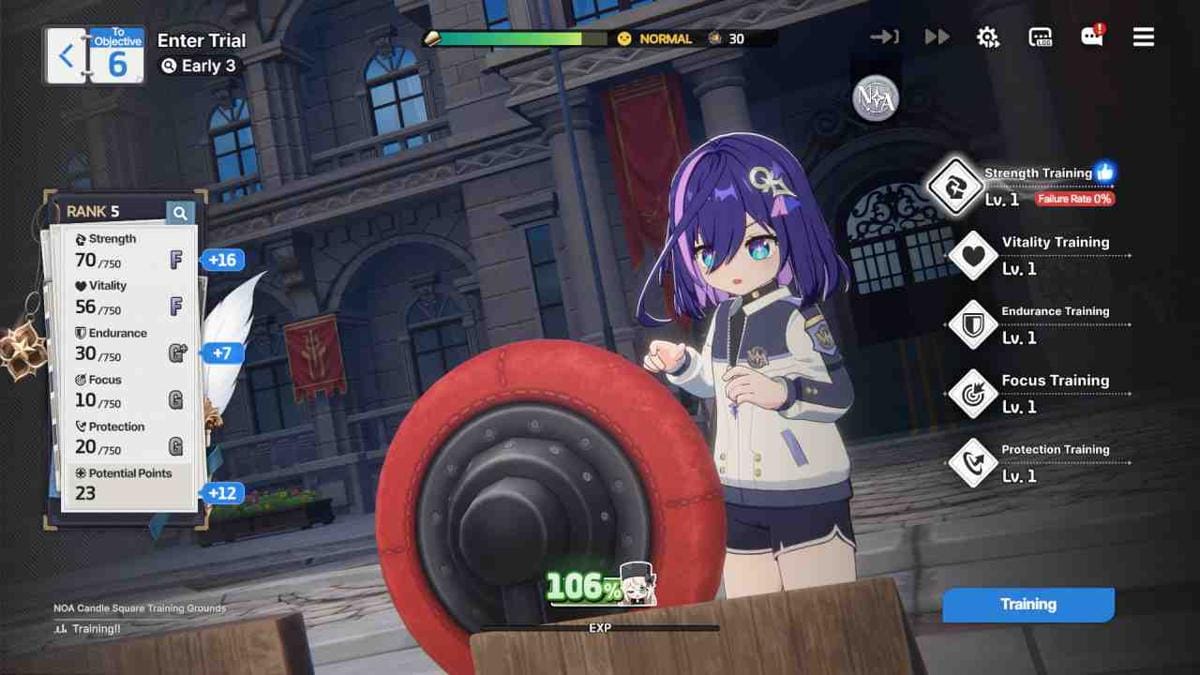Open the gear settings icon
Viewport: 1200px width, 675px height.
point(988,37)
